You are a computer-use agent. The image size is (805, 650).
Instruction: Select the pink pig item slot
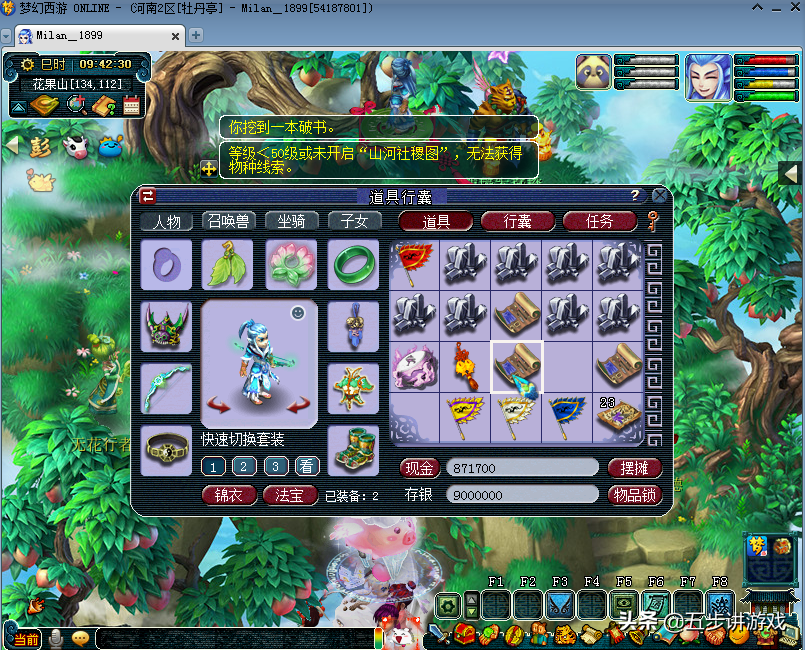pyautogui.click(x=413, y=365)
